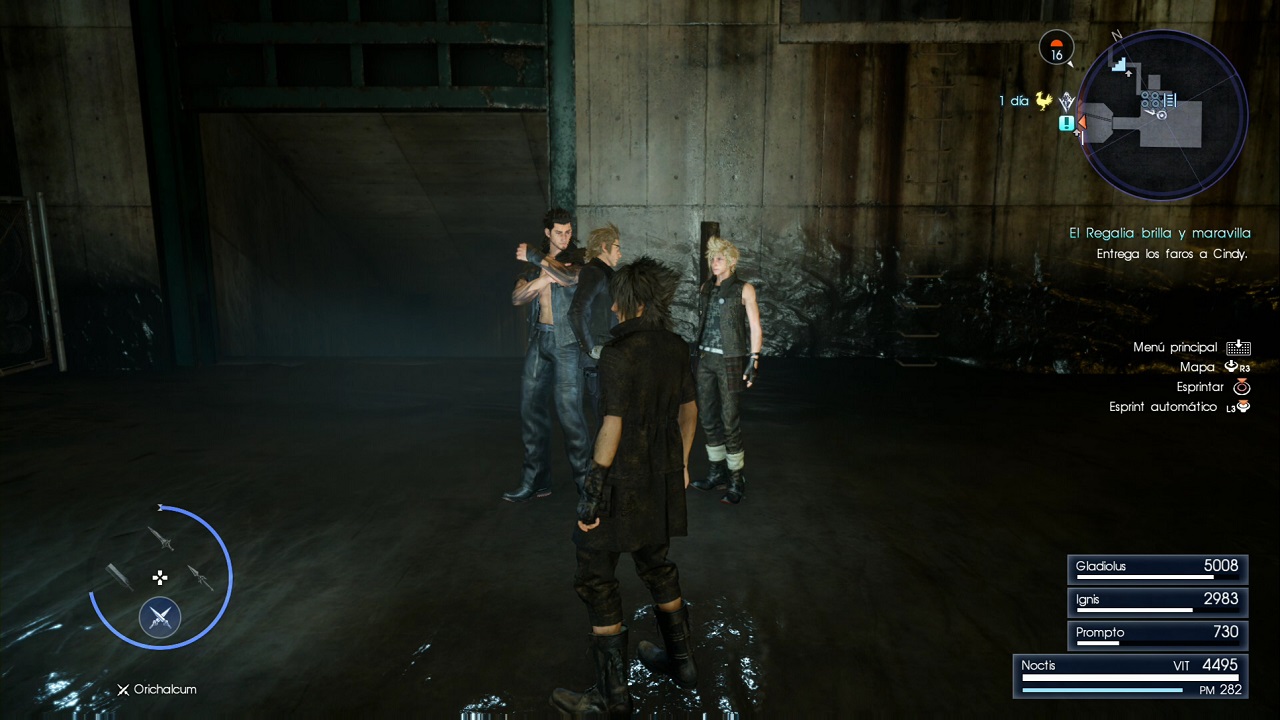1280x720 pixels.
Task: Click the cyan exclamation quest marker
Action: click(x=1067, y=123)
